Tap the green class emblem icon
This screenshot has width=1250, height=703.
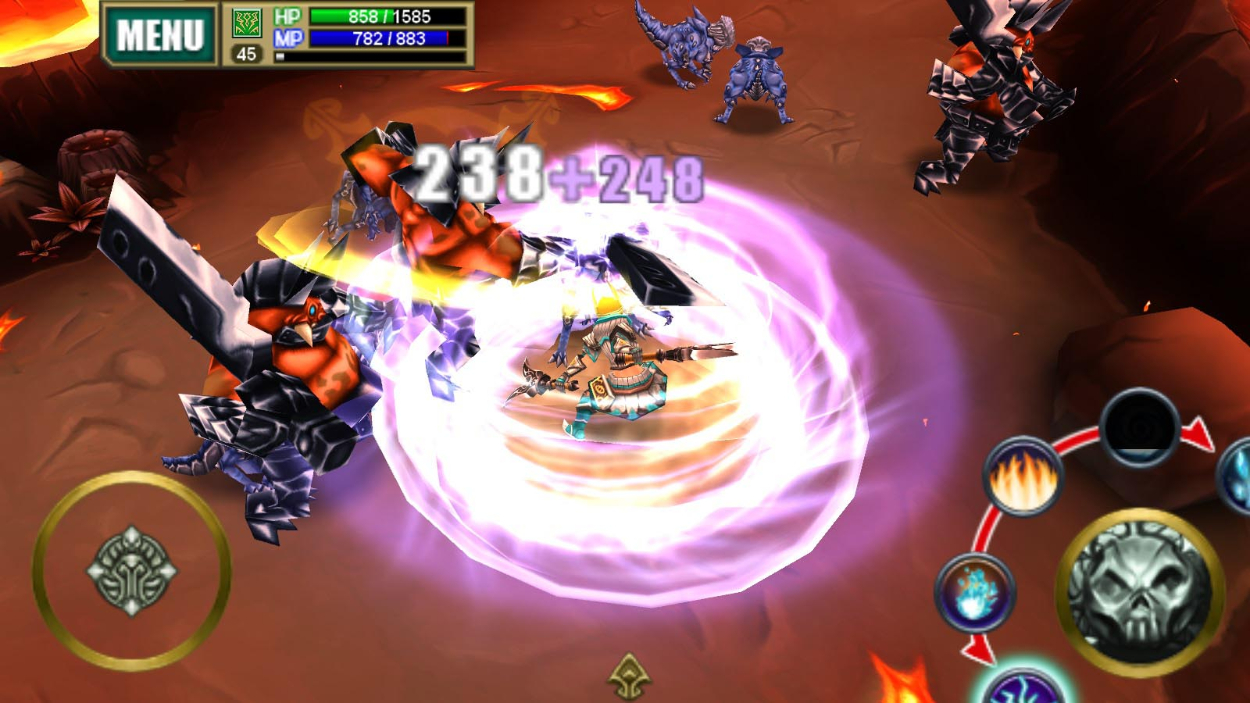pos(246,22)
